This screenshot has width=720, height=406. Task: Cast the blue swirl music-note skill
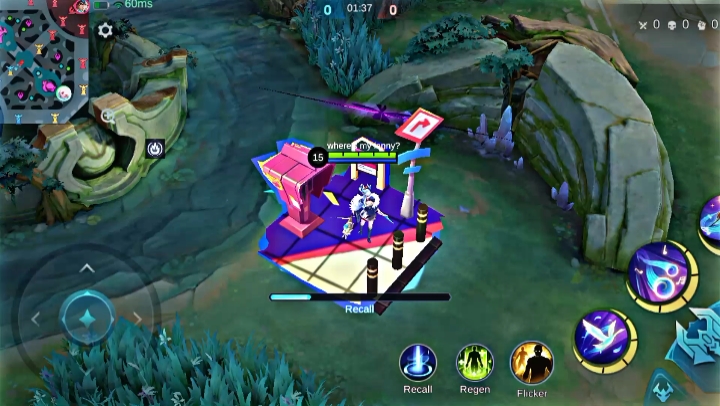pyautogui.click(x=660, y=273)
